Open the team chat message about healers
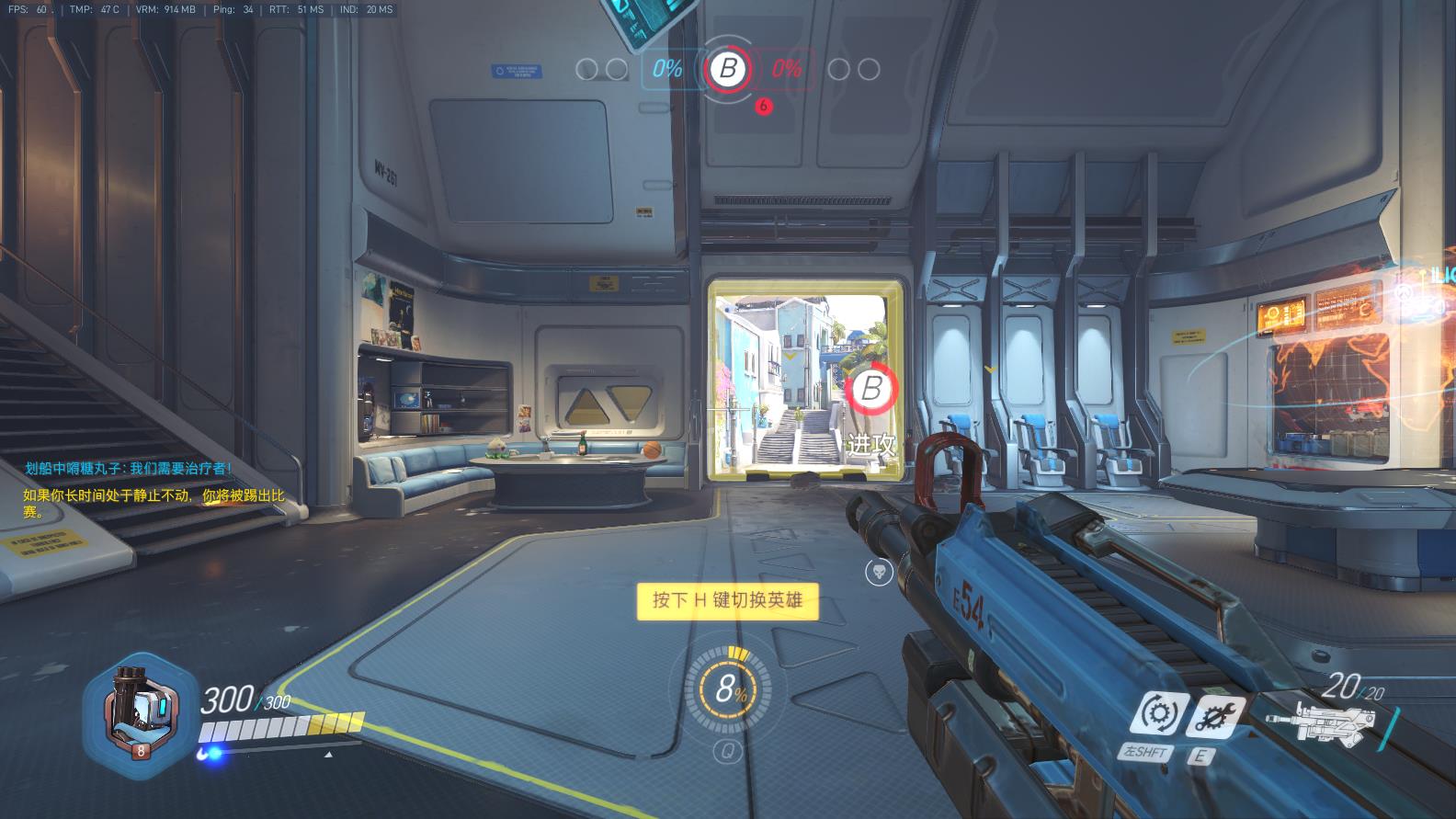This screenshot has height=819, width=1456. click(x=129, y=468)
